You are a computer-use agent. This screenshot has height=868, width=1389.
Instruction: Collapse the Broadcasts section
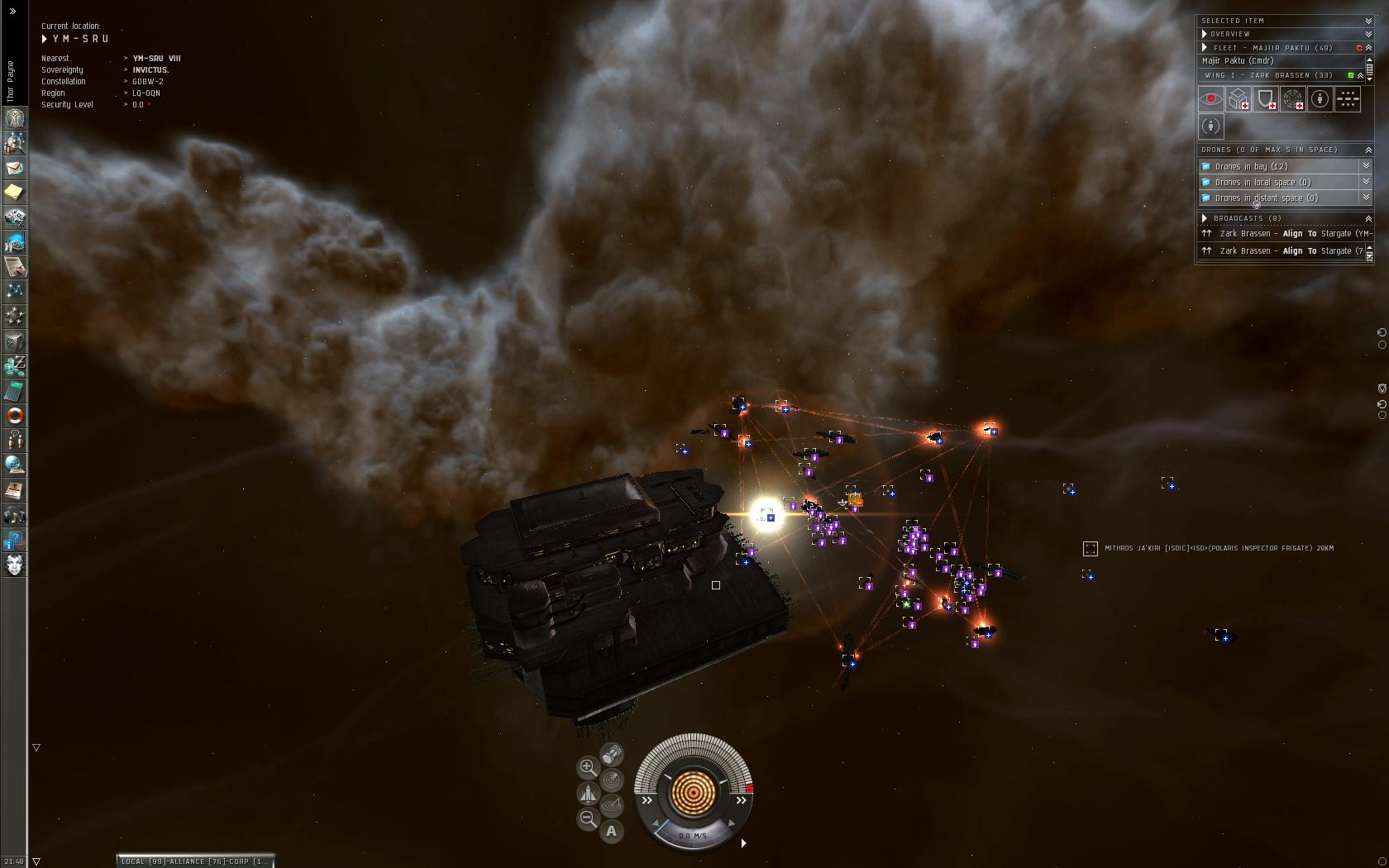point(1368,218)
